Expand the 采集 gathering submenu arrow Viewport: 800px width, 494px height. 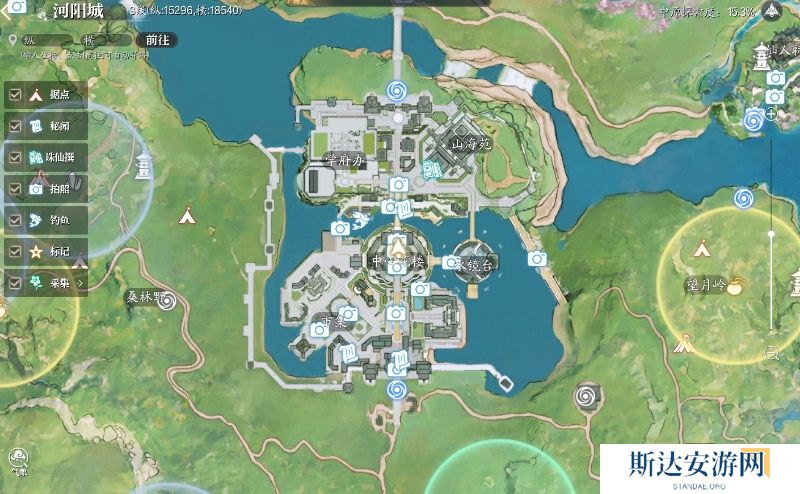pyautogui.click(x=80, y=283)
